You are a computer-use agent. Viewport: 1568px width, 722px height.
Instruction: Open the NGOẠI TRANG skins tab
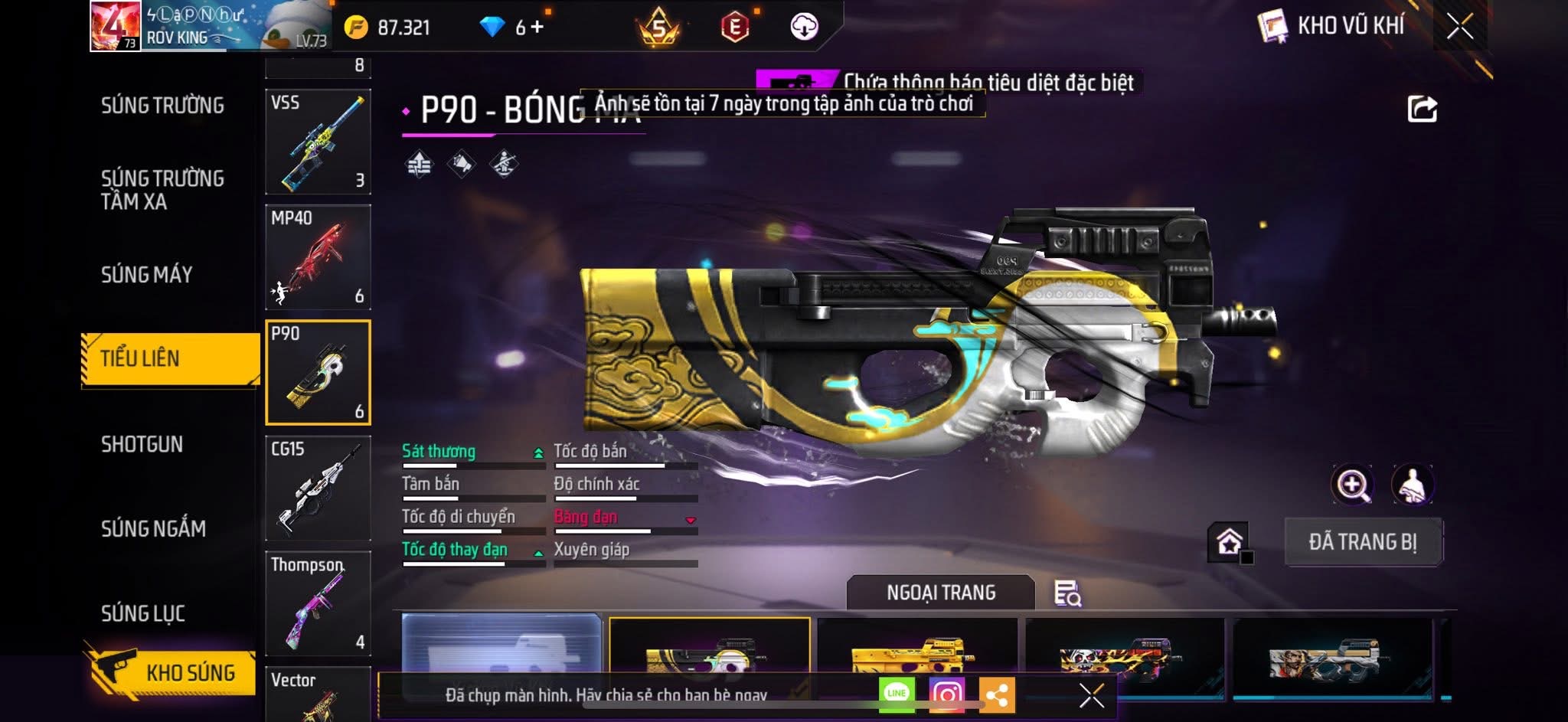tap(940, 593)
